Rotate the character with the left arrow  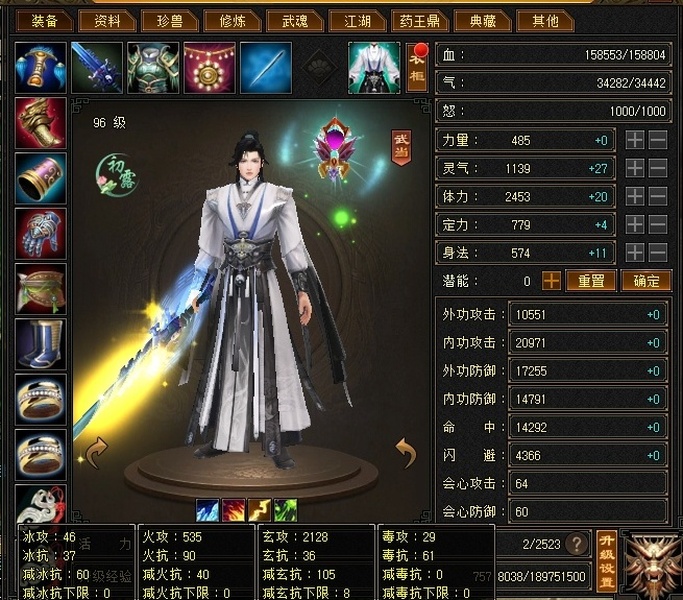95,453
